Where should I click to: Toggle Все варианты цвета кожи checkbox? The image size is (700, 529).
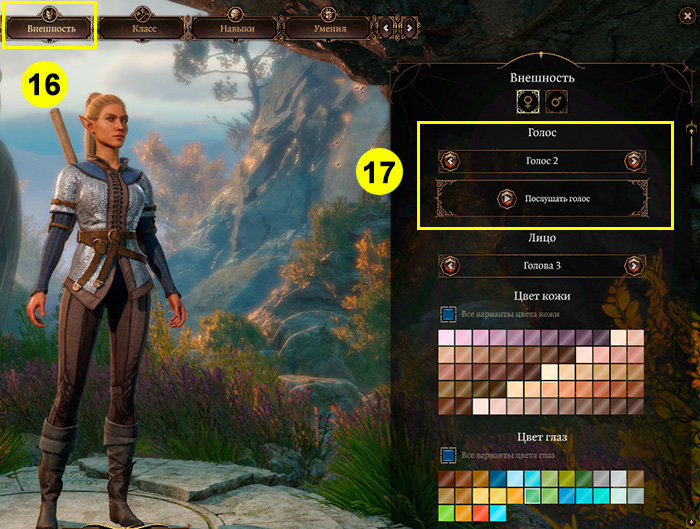pyautogui.click(x=449, y=314)
